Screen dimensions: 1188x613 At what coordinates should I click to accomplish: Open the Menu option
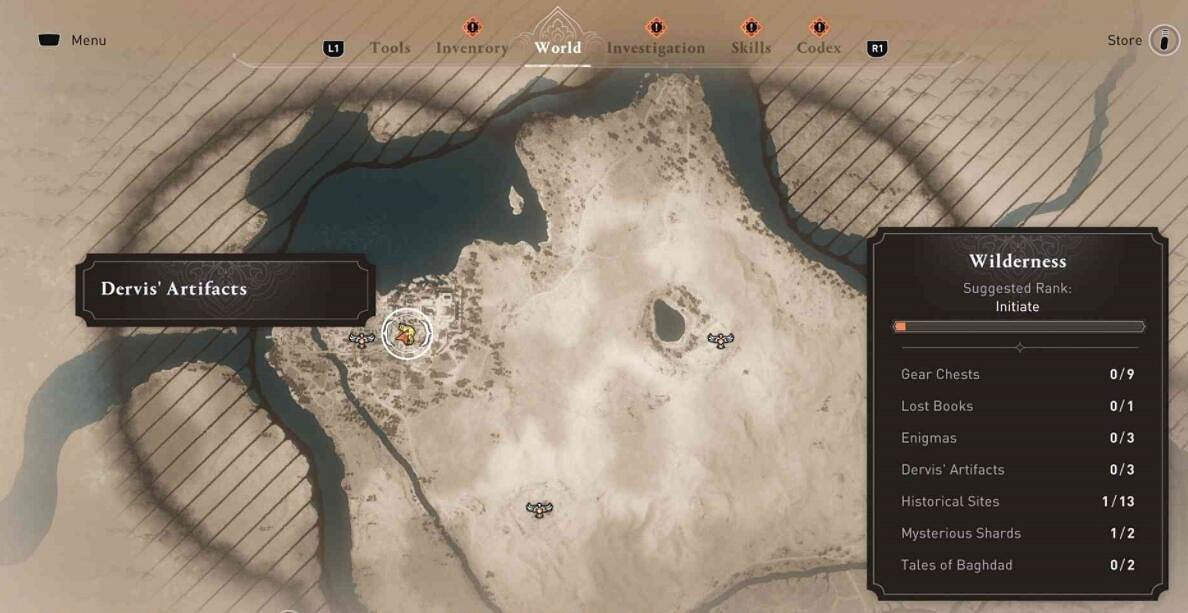74,41
